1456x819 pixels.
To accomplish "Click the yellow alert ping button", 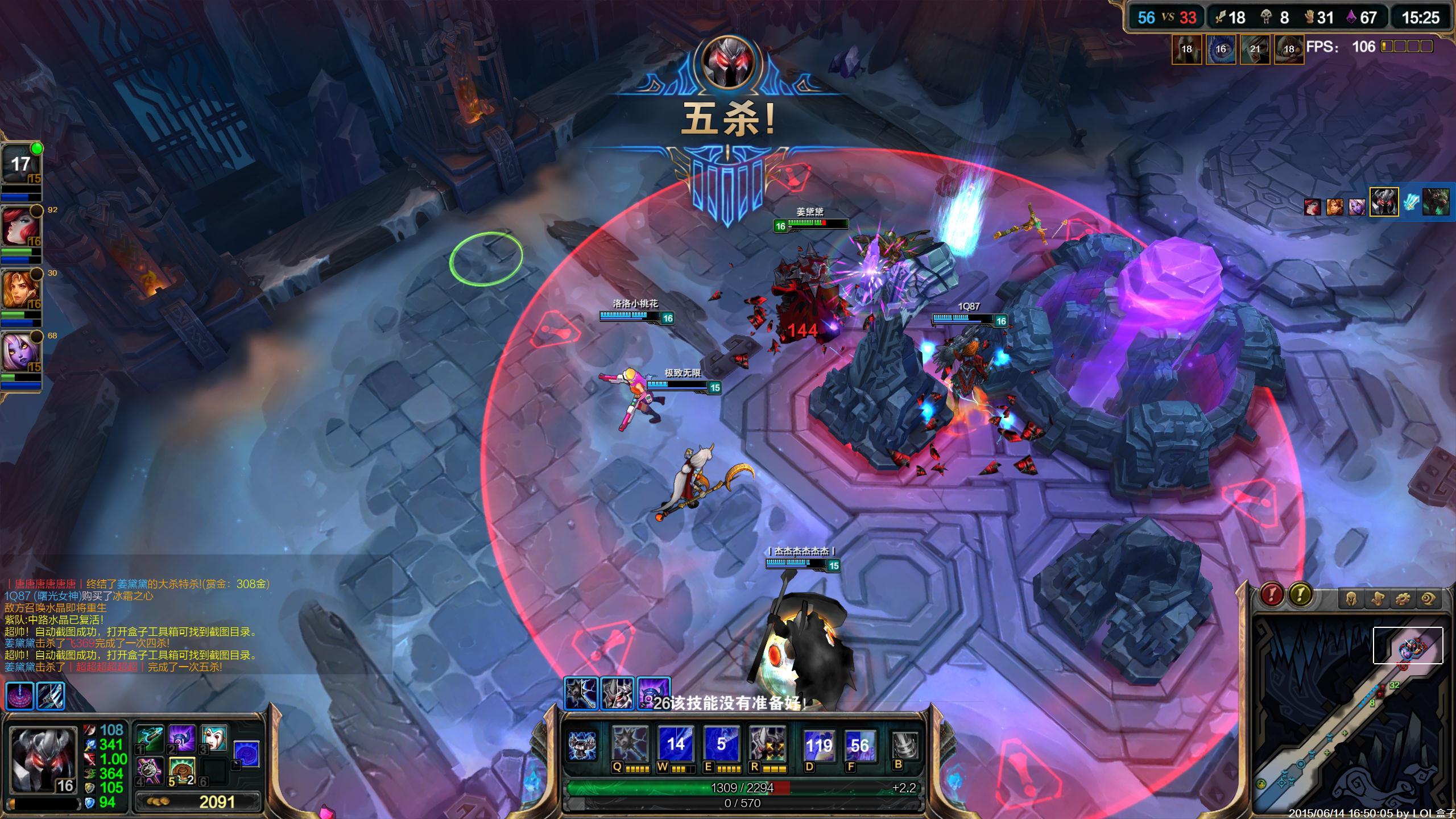I will (1300, 595).
